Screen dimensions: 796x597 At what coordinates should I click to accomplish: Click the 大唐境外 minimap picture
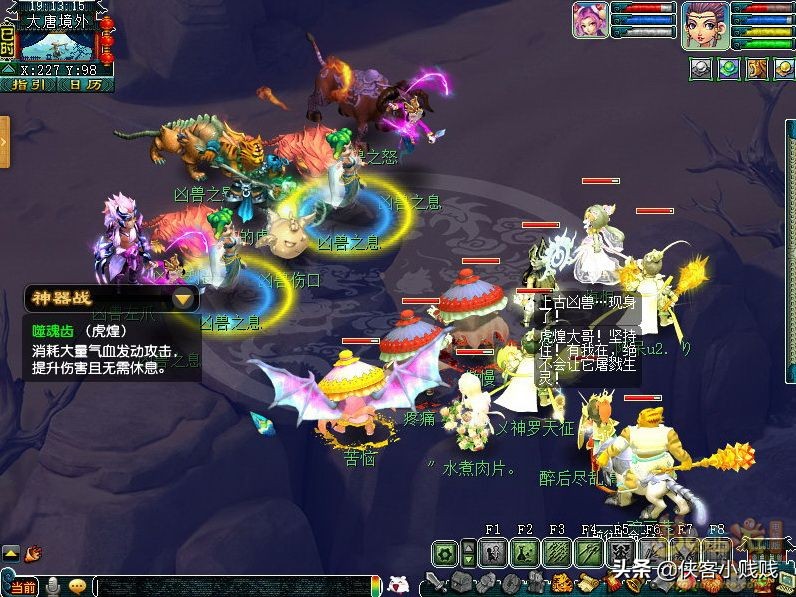coord(57,46)
